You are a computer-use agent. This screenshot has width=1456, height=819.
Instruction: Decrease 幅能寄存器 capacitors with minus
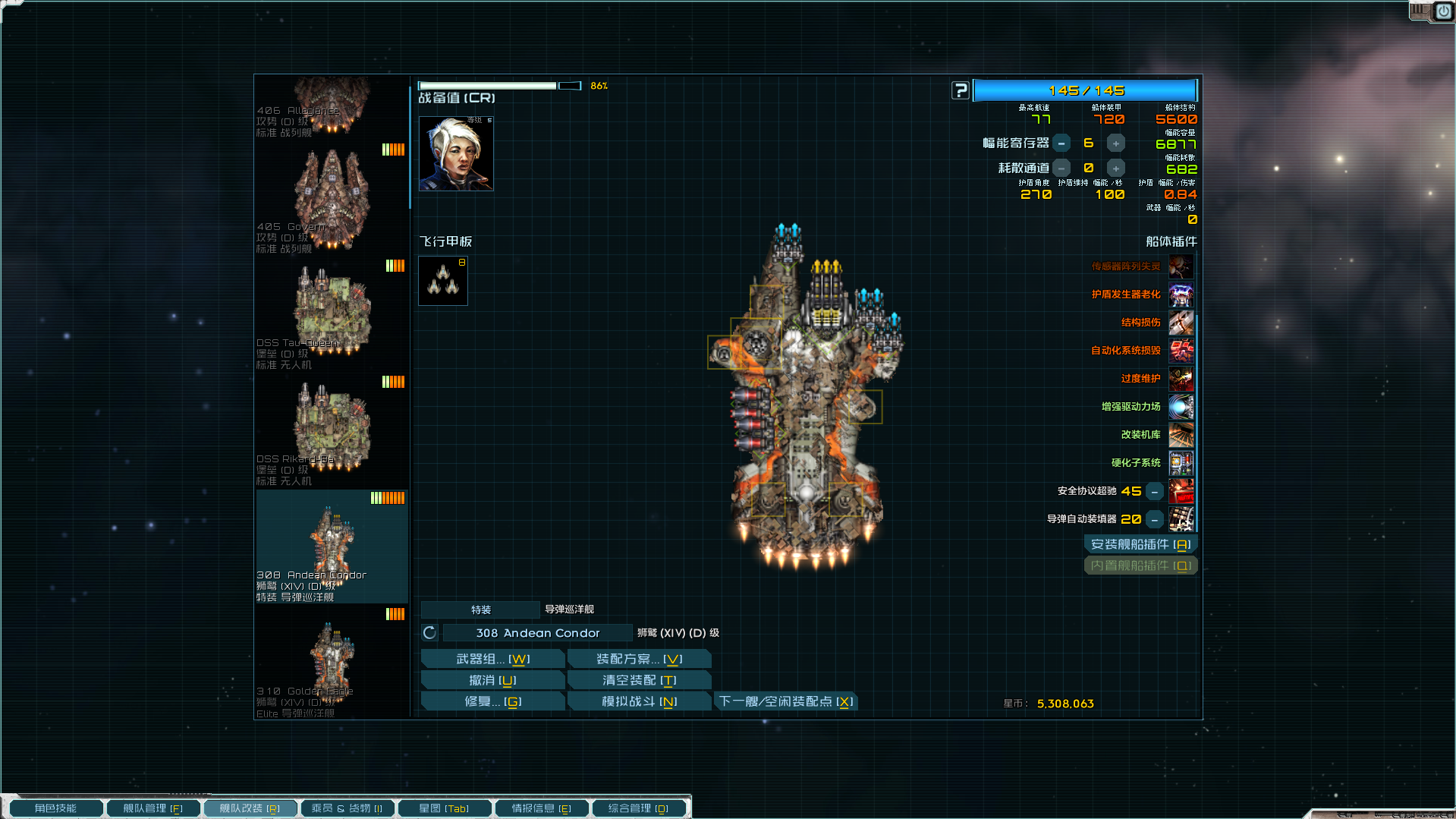(1061, 143)
